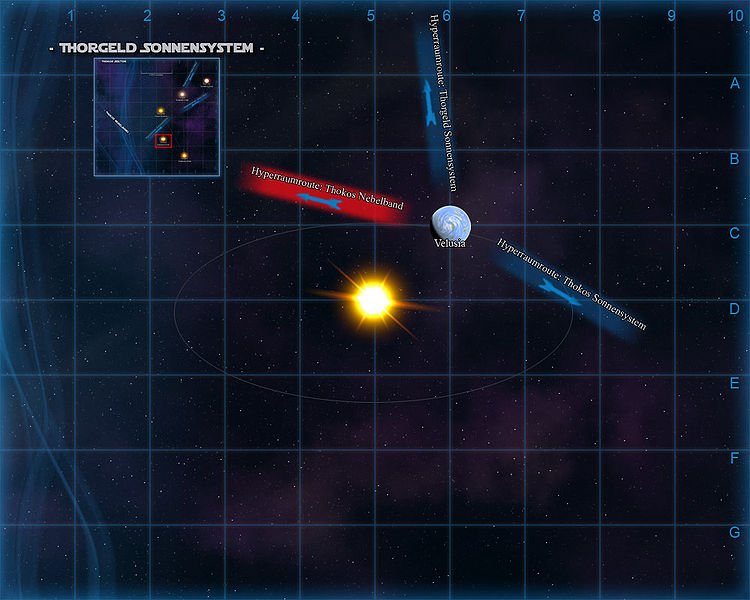750x600 pixels.
Task: Open the sector overview minimap
Action: [156, 117]
